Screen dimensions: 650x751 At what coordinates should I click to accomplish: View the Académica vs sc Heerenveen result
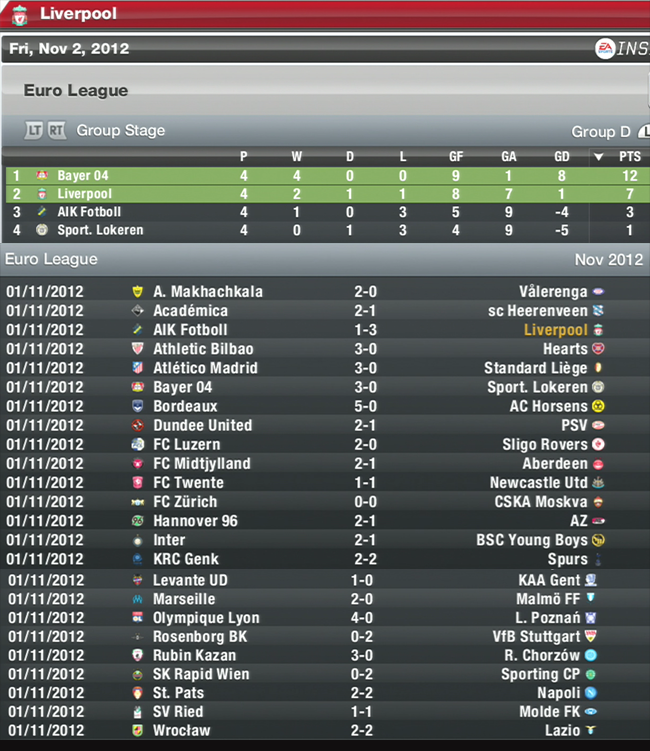pos(364,311)
